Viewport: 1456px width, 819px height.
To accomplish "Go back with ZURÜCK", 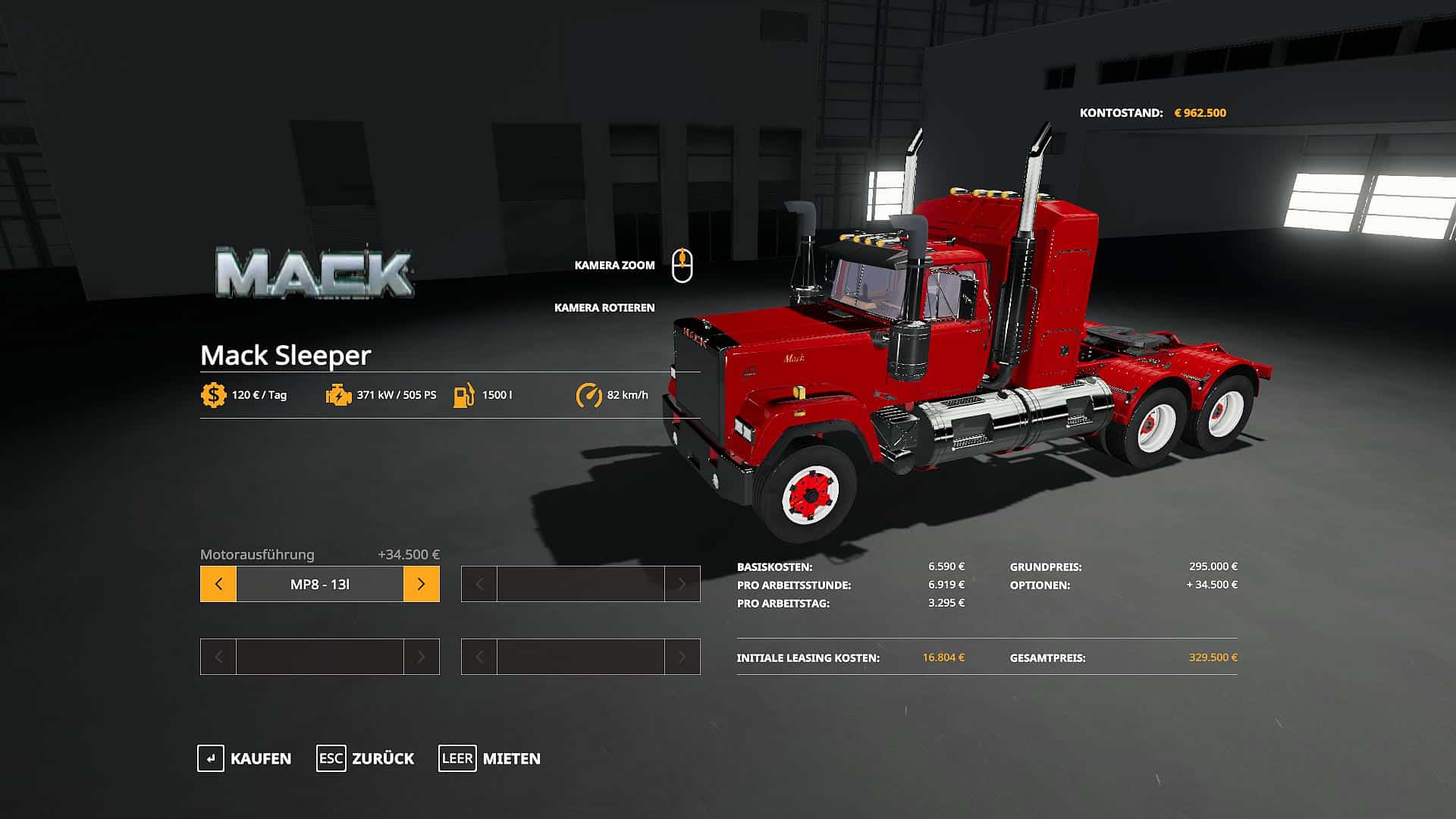I will point(366,758).
